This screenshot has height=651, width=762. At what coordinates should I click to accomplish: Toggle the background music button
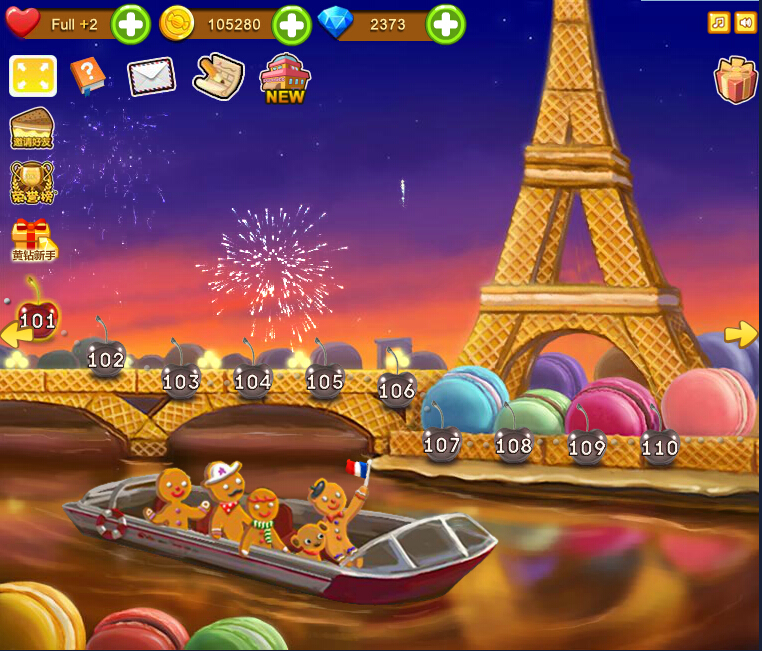coord(718,22)
